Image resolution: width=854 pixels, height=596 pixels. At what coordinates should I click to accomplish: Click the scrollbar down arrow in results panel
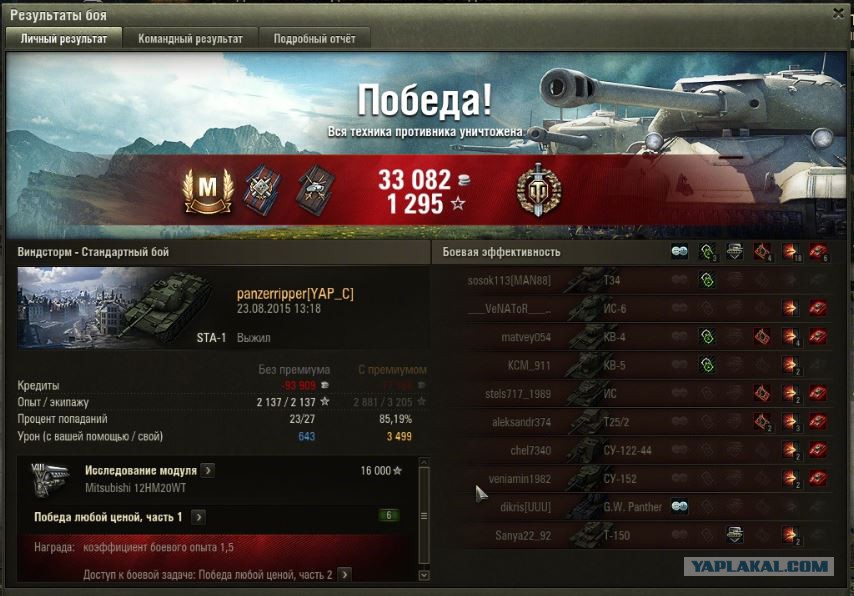pos(424,576)
